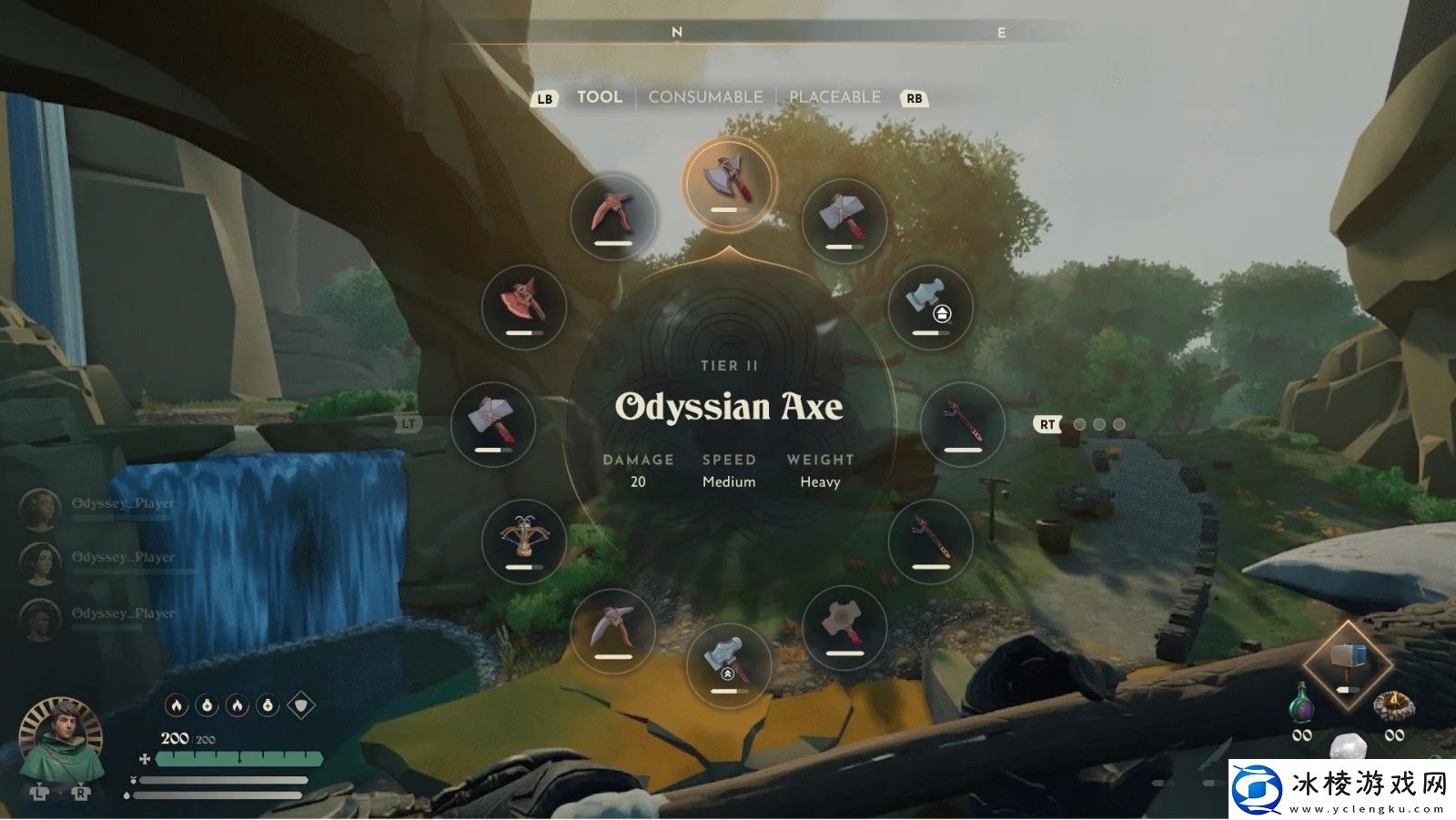Select the hammer with the house badge
This screenshot has width=1456, height=820.
click(x=930, y=306)
